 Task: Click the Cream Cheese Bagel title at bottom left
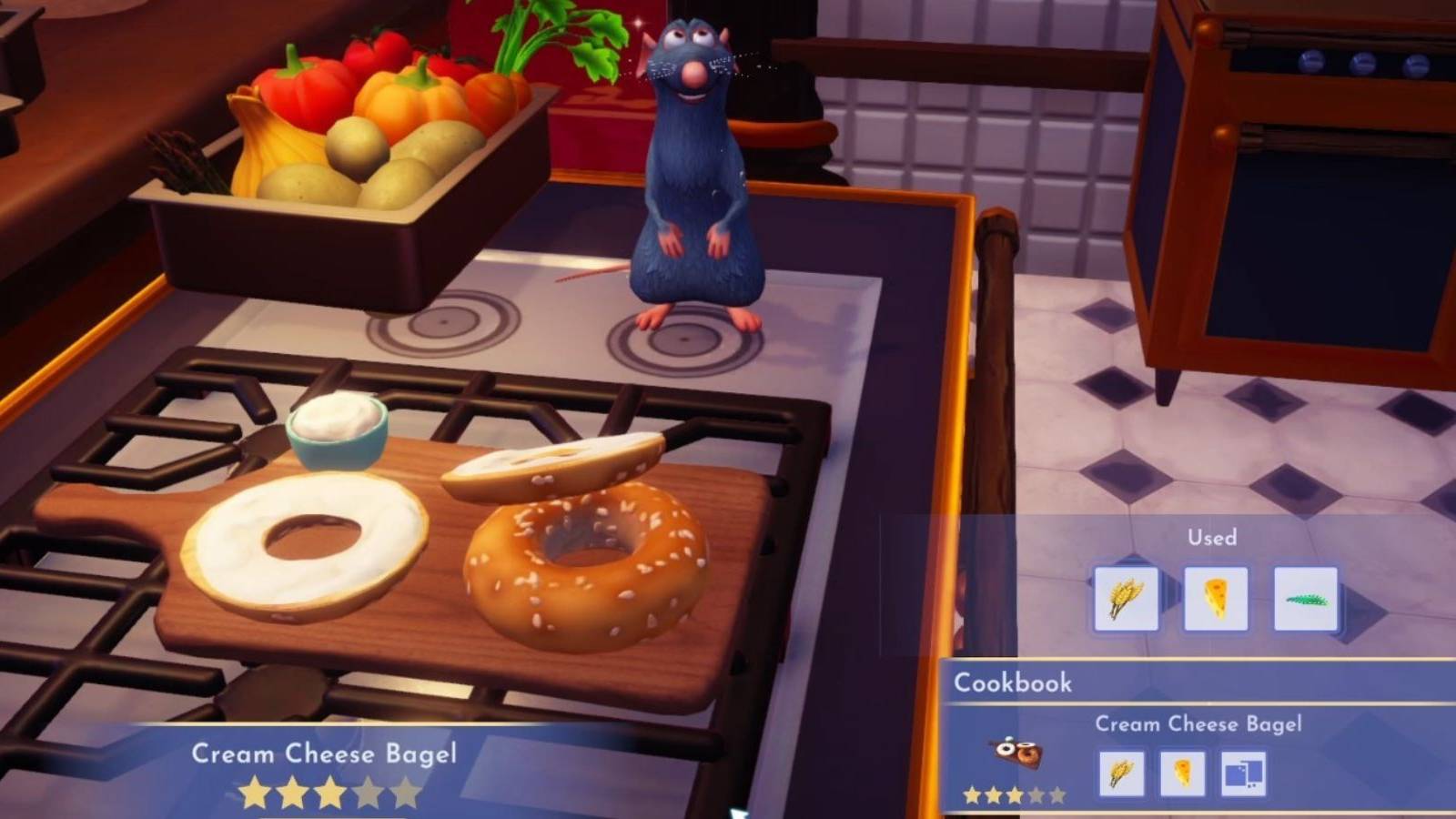tap(326, 754)
